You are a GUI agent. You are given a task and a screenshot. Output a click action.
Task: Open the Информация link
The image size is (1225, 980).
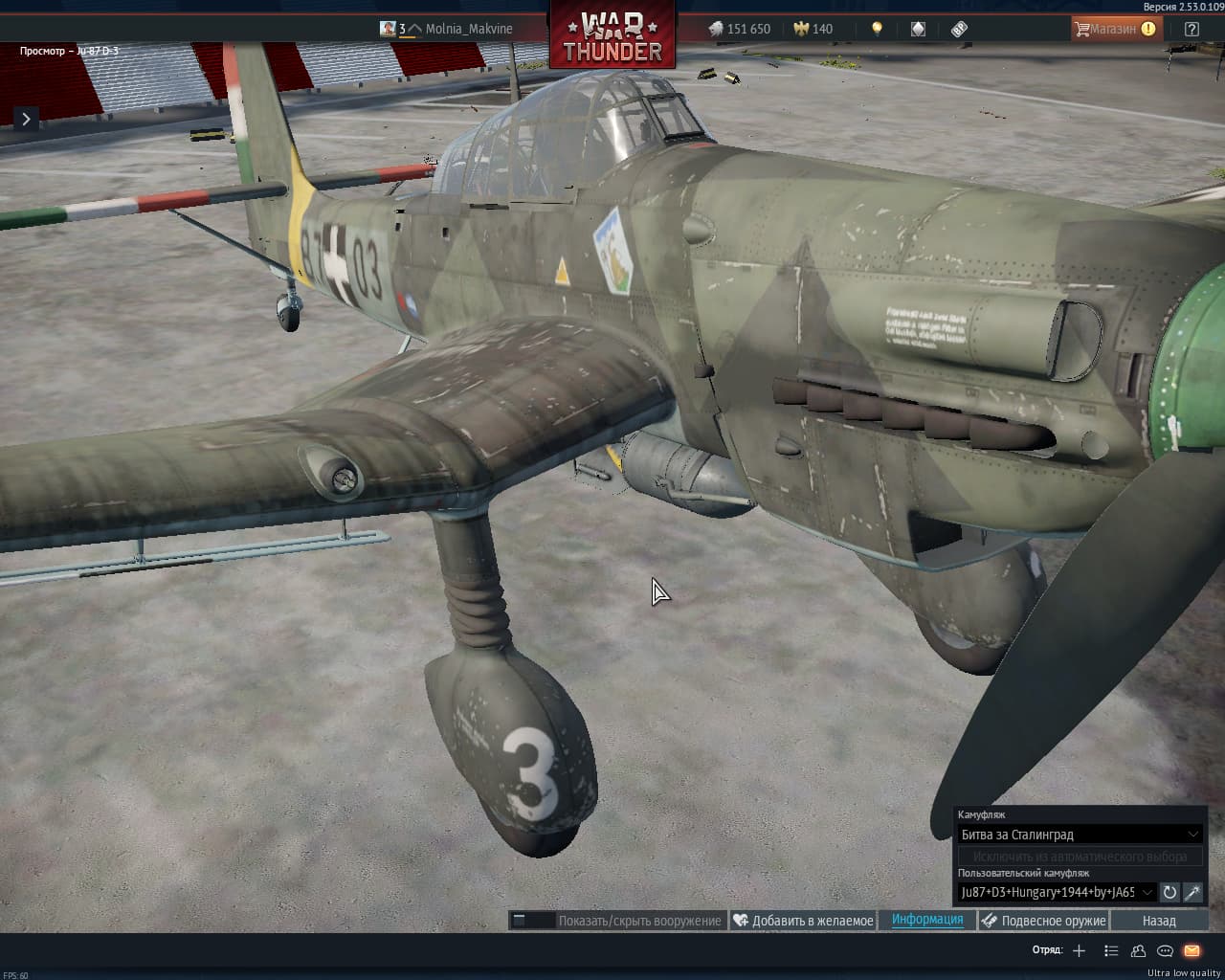click(x=927, y=920)
